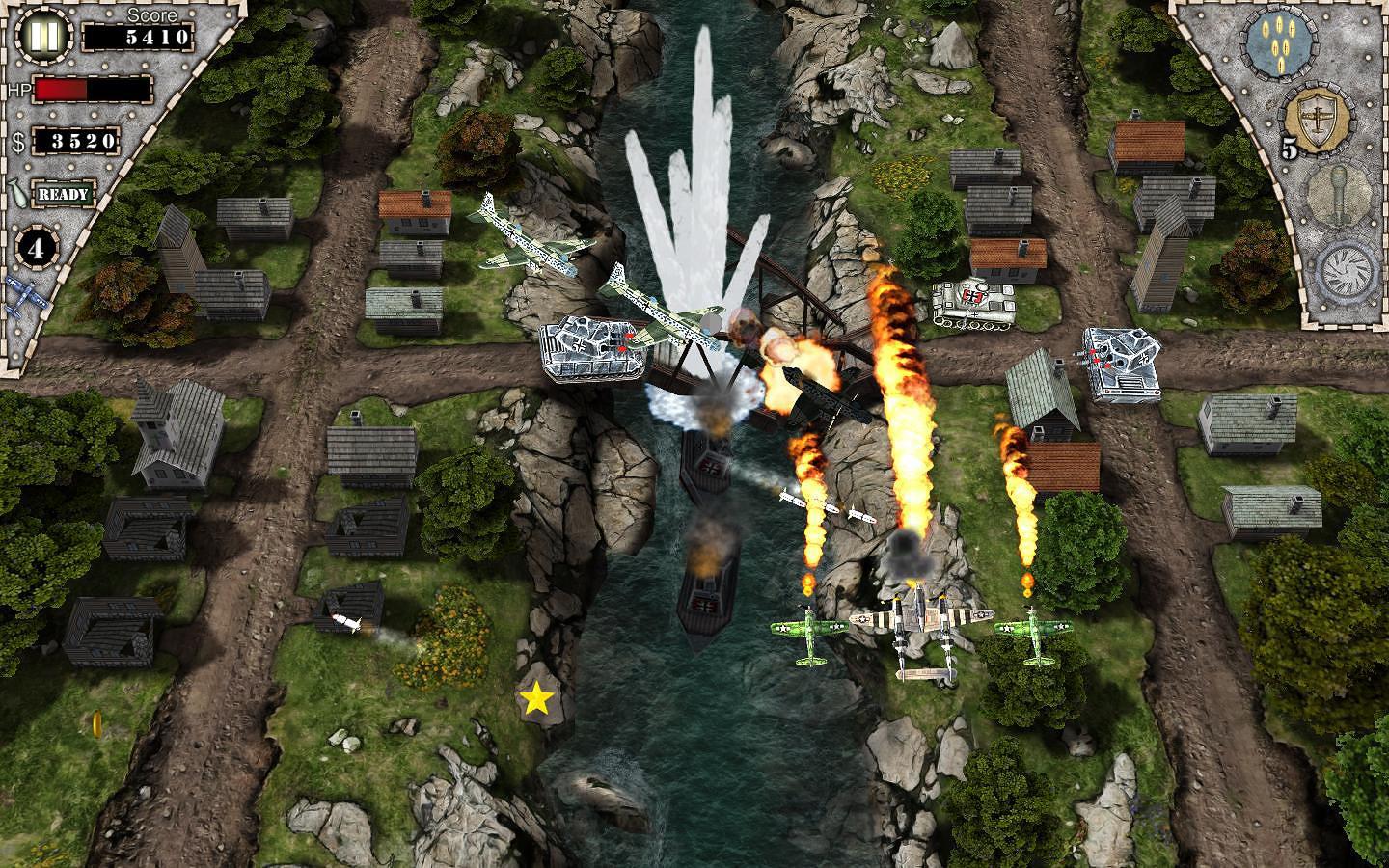
Task: Select the machine-gun ammo power-up icon
Action: [1282, 43]
